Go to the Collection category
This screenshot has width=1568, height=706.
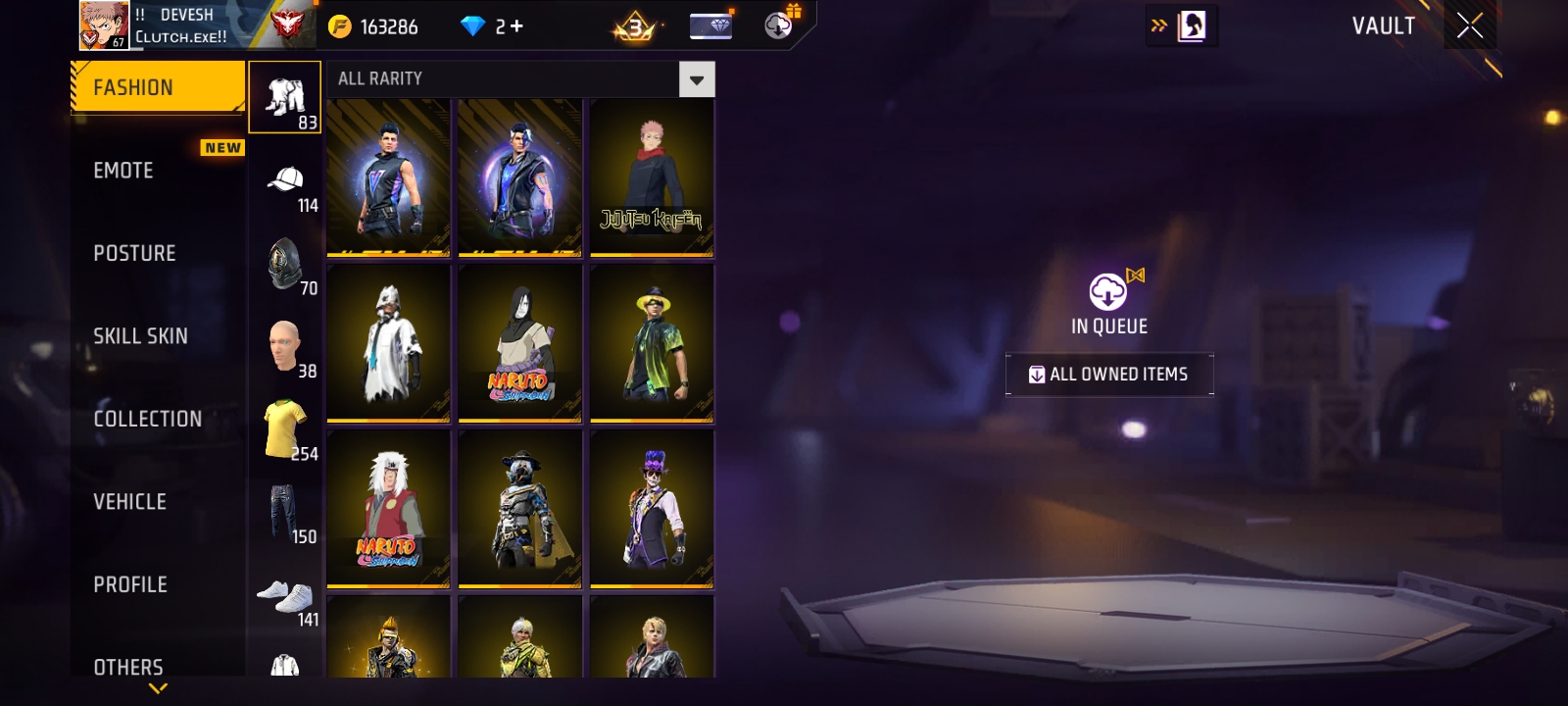148,419
